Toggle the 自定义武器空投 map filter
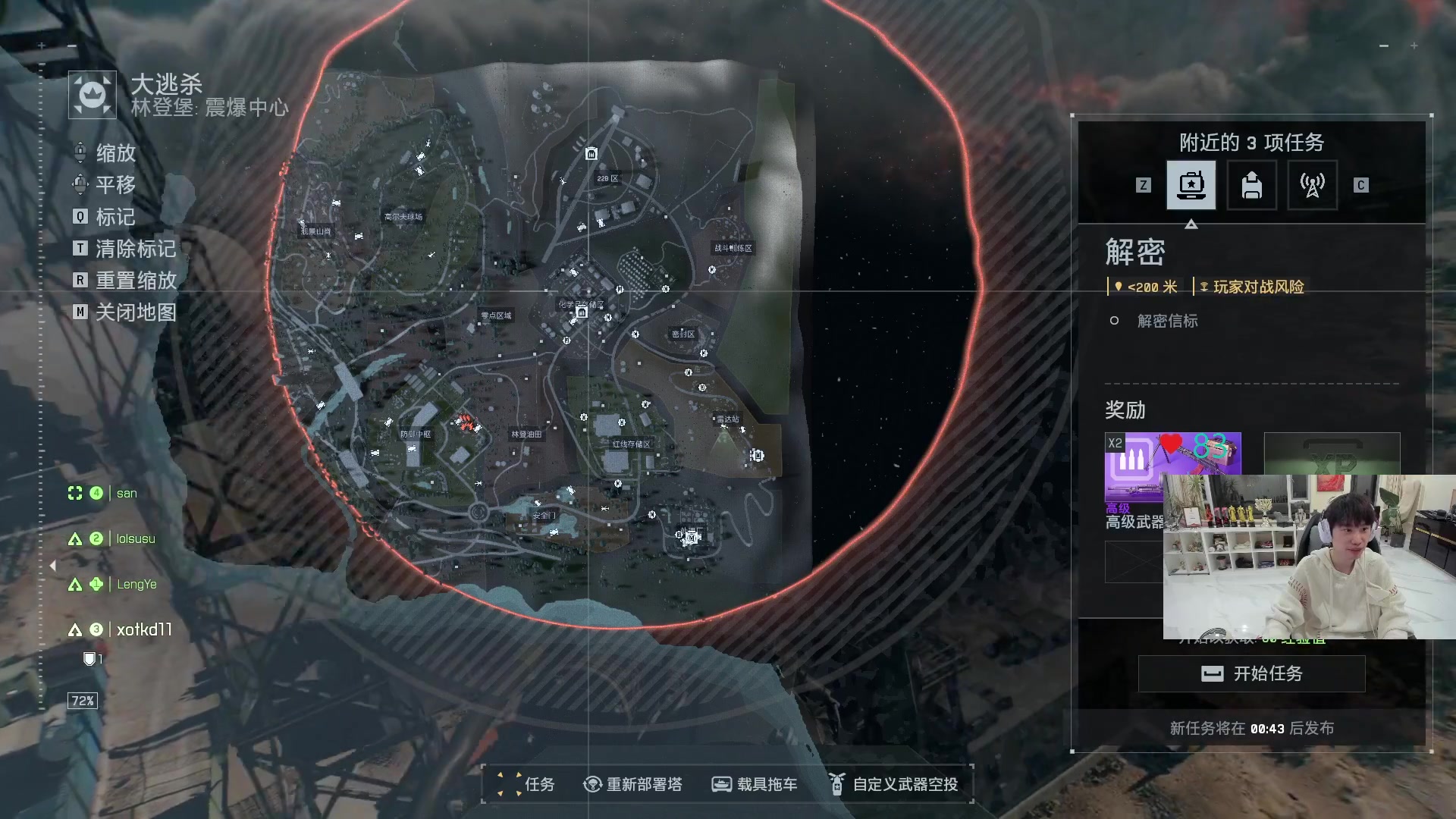Viewport: 1456px width, 819px height. pyautogui.click(x=895, y=784)
